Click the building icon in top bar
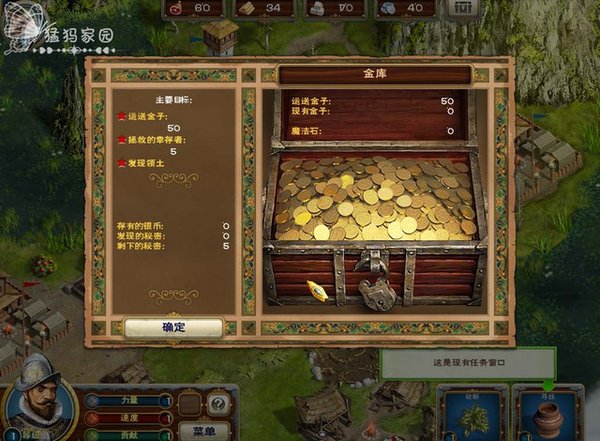 460,8
